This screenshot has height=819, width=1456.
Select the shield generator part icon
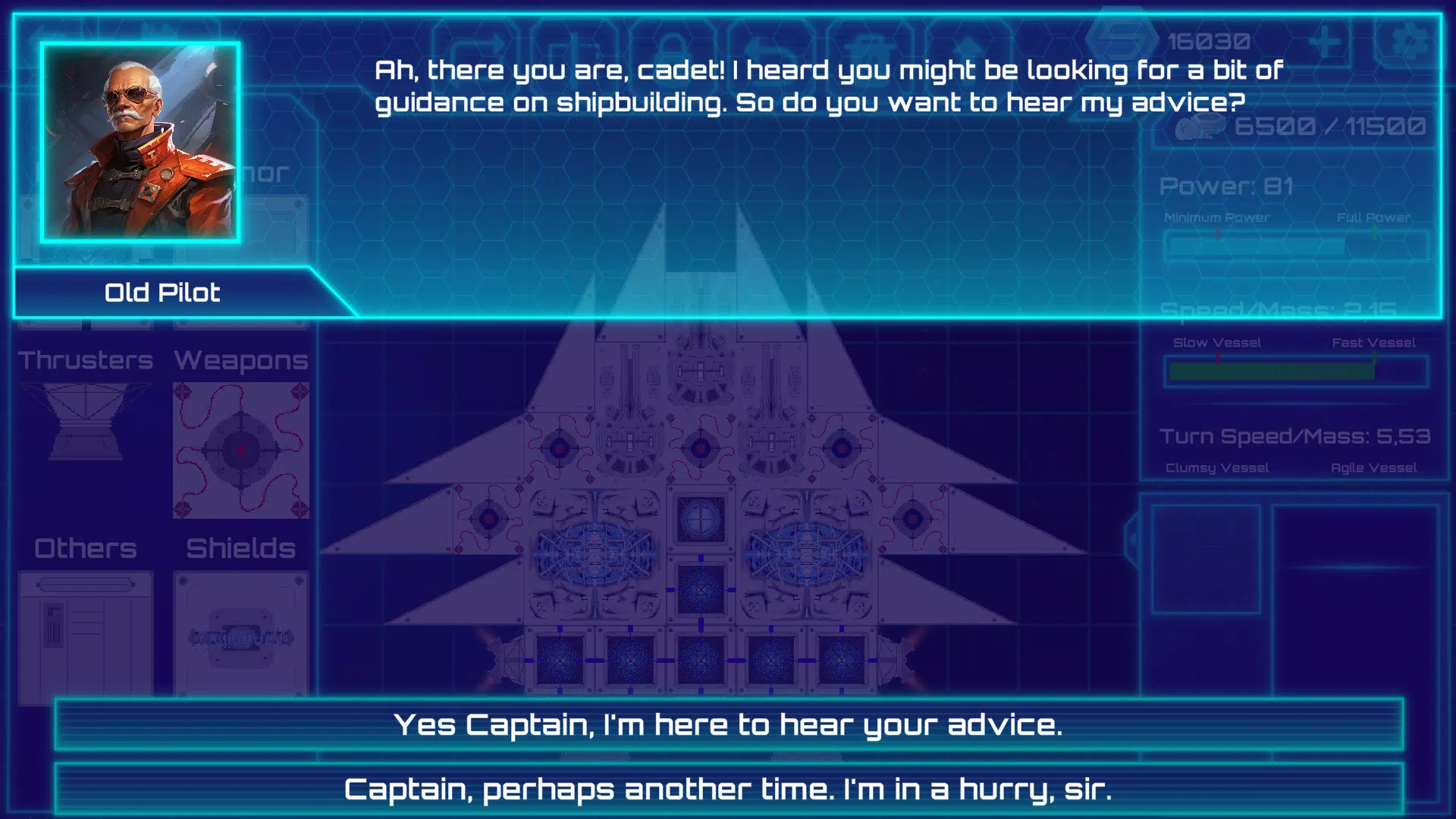pos(240,629)
